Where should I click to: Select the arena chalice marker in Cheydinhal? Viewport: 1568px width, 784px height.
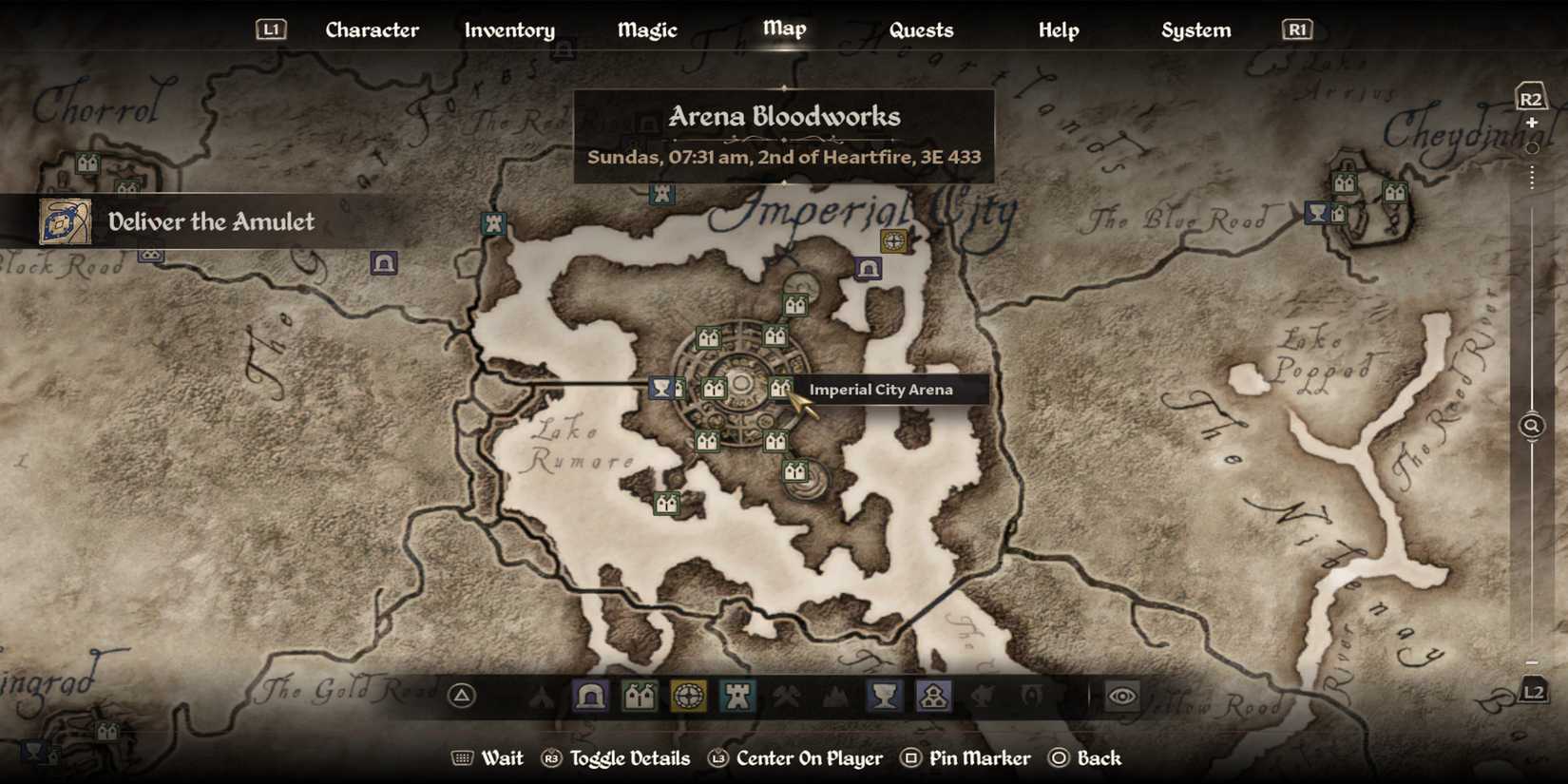point(1315,214)
